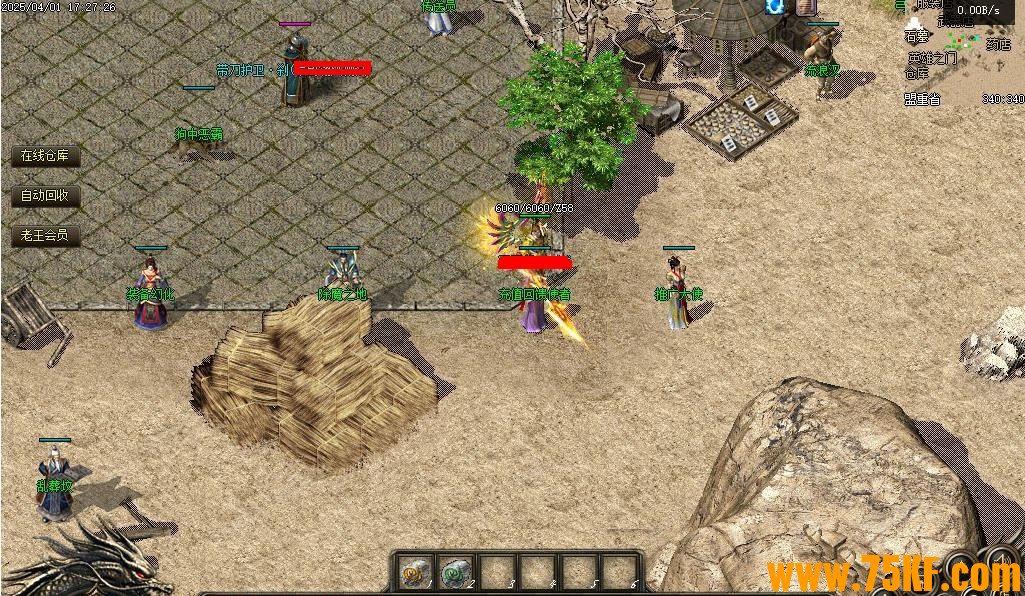Image resolution: width=1025 pixels, height=596 pixels.
Task: Open the 老王会员 membership panel
Action: click(x=45, y=236)
